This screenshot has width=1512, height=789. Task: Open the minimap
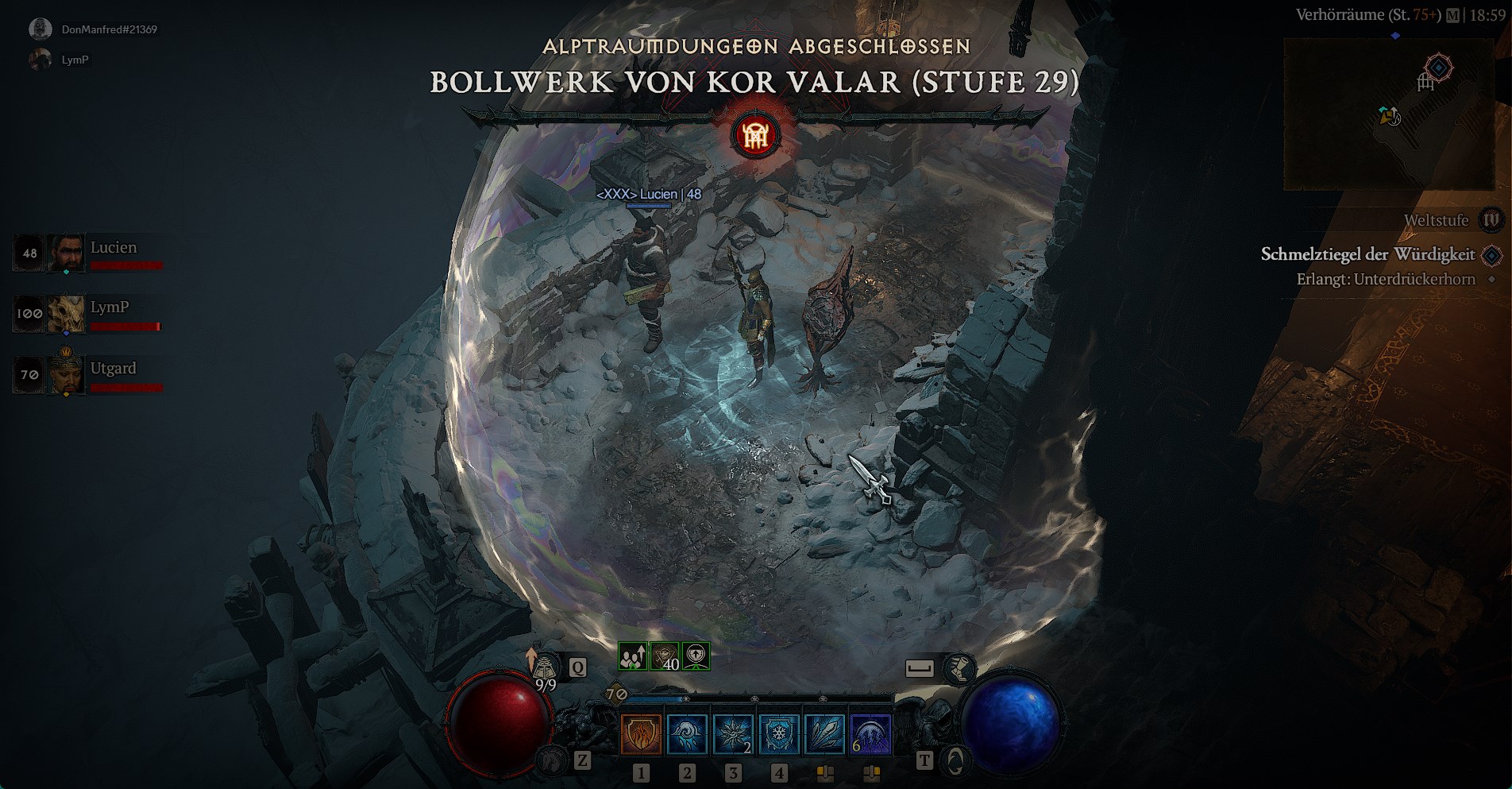click(1389, 115)
